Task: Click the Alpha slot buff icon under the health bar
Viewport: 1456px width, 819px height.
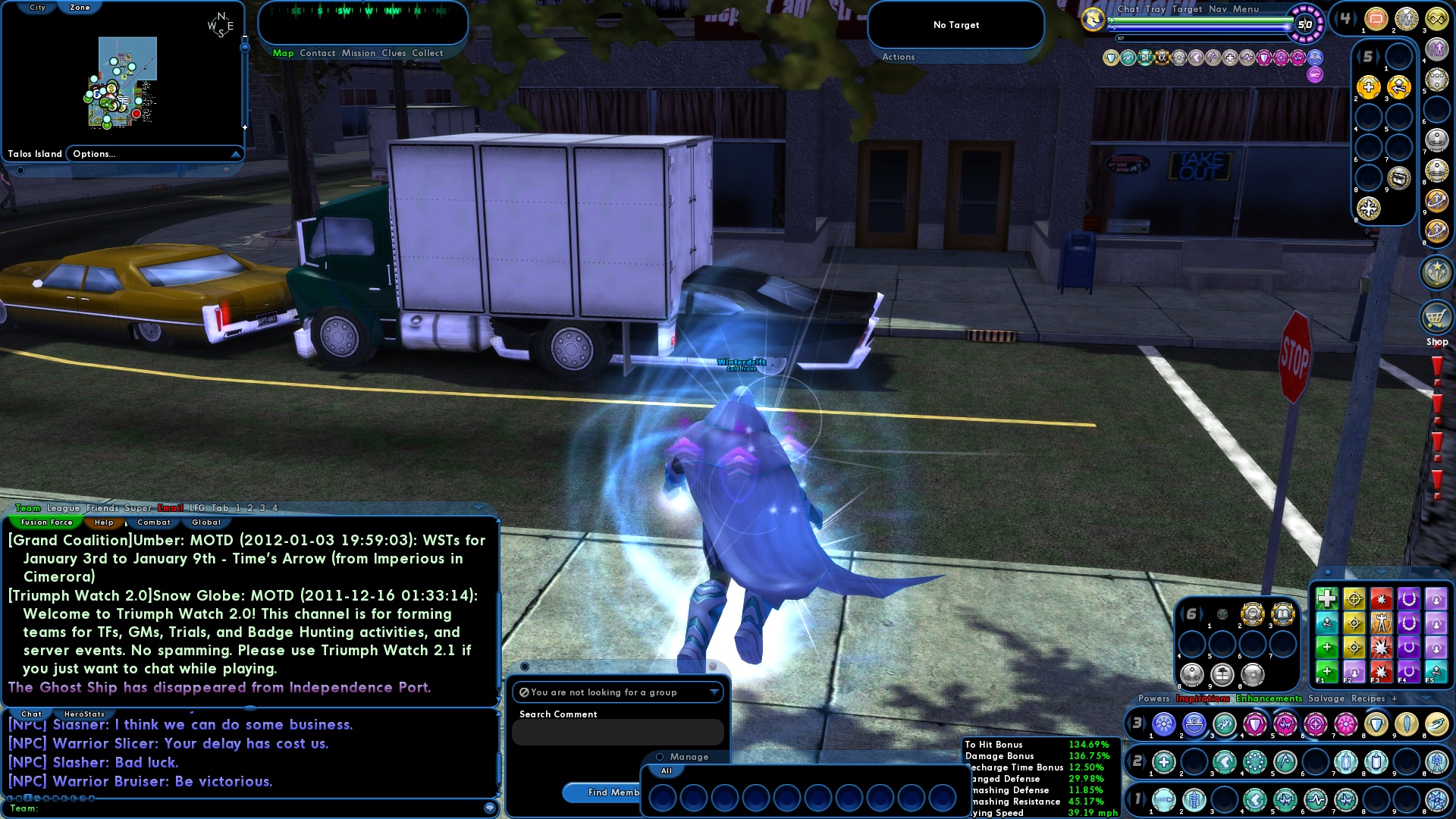Action: (1163, 58)
